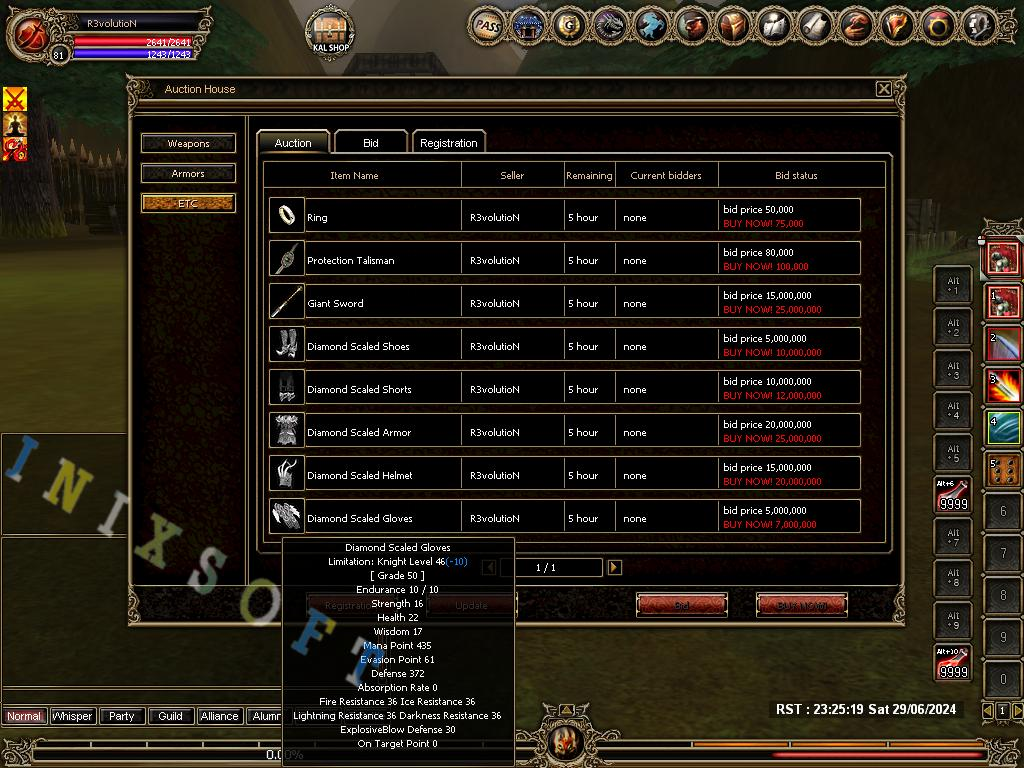Switch chat to the Whisper channel
Viewport: 1024px width, 768px height.
tap(72, 716)
